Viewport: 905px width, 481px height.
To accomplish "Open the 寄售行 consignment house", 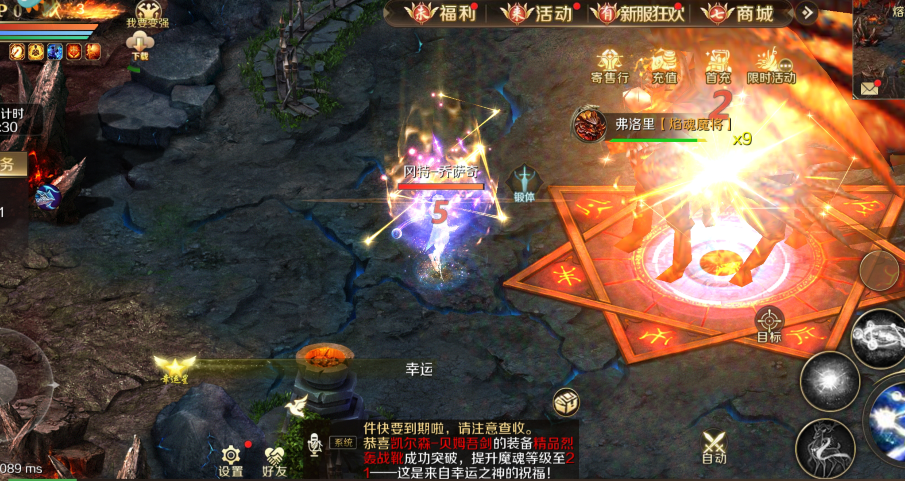I will [x=608, y=65].
